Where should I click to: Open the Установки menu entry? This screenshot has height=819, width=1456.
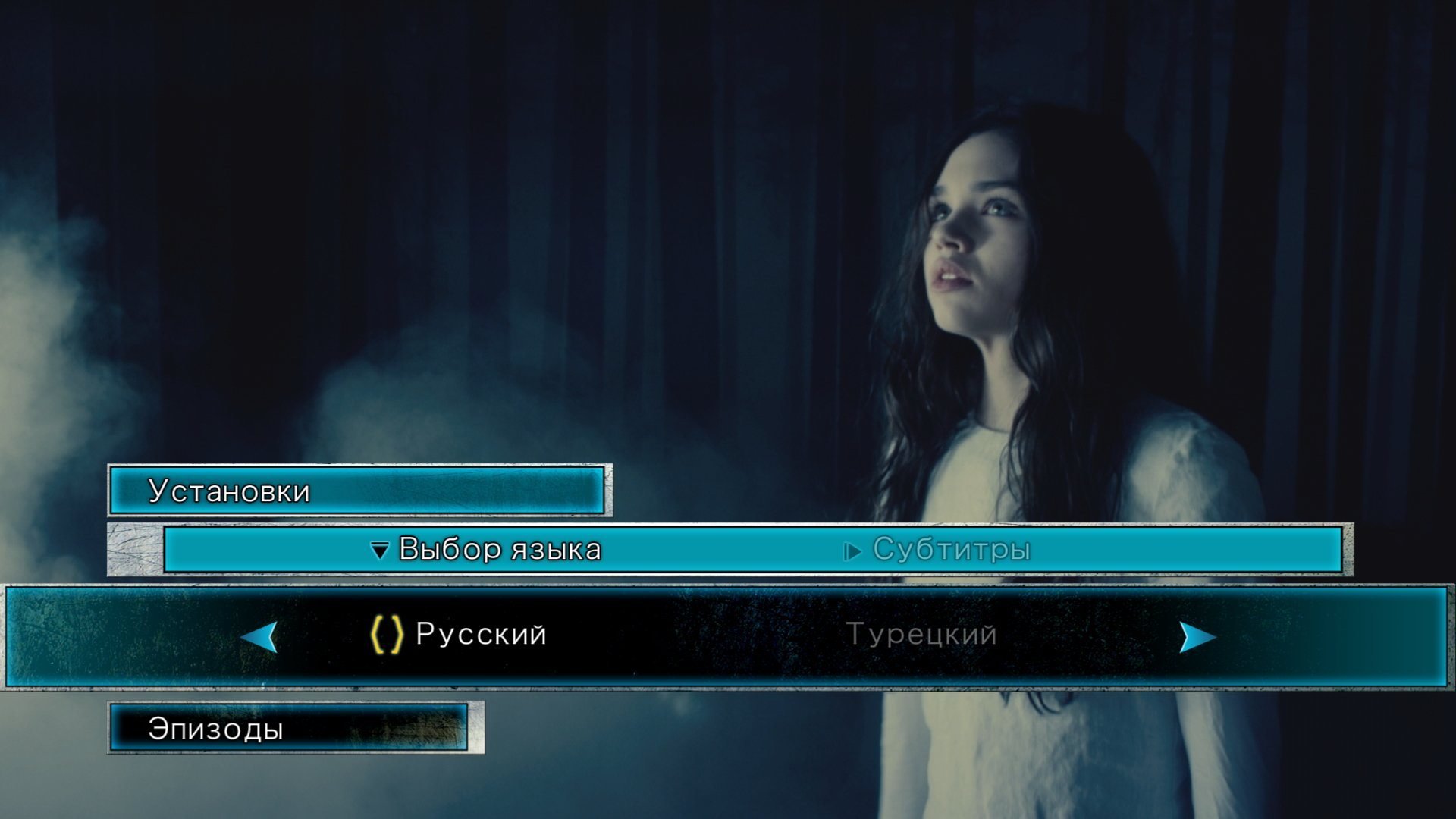coord(229,491)
